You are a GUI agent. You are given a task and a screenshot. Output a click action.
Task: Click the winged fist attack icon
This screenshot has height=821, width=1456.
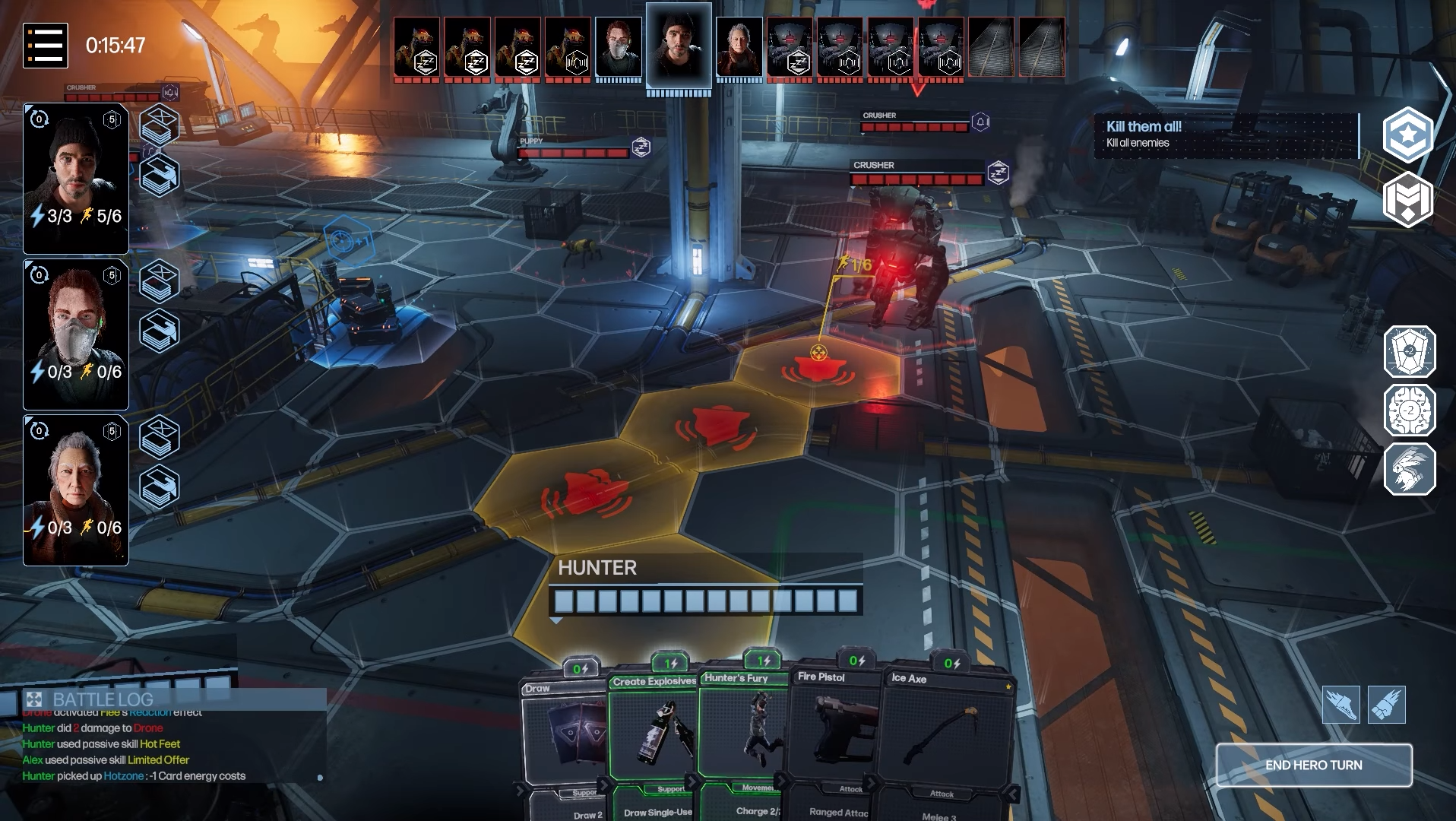coord(1386,705)
